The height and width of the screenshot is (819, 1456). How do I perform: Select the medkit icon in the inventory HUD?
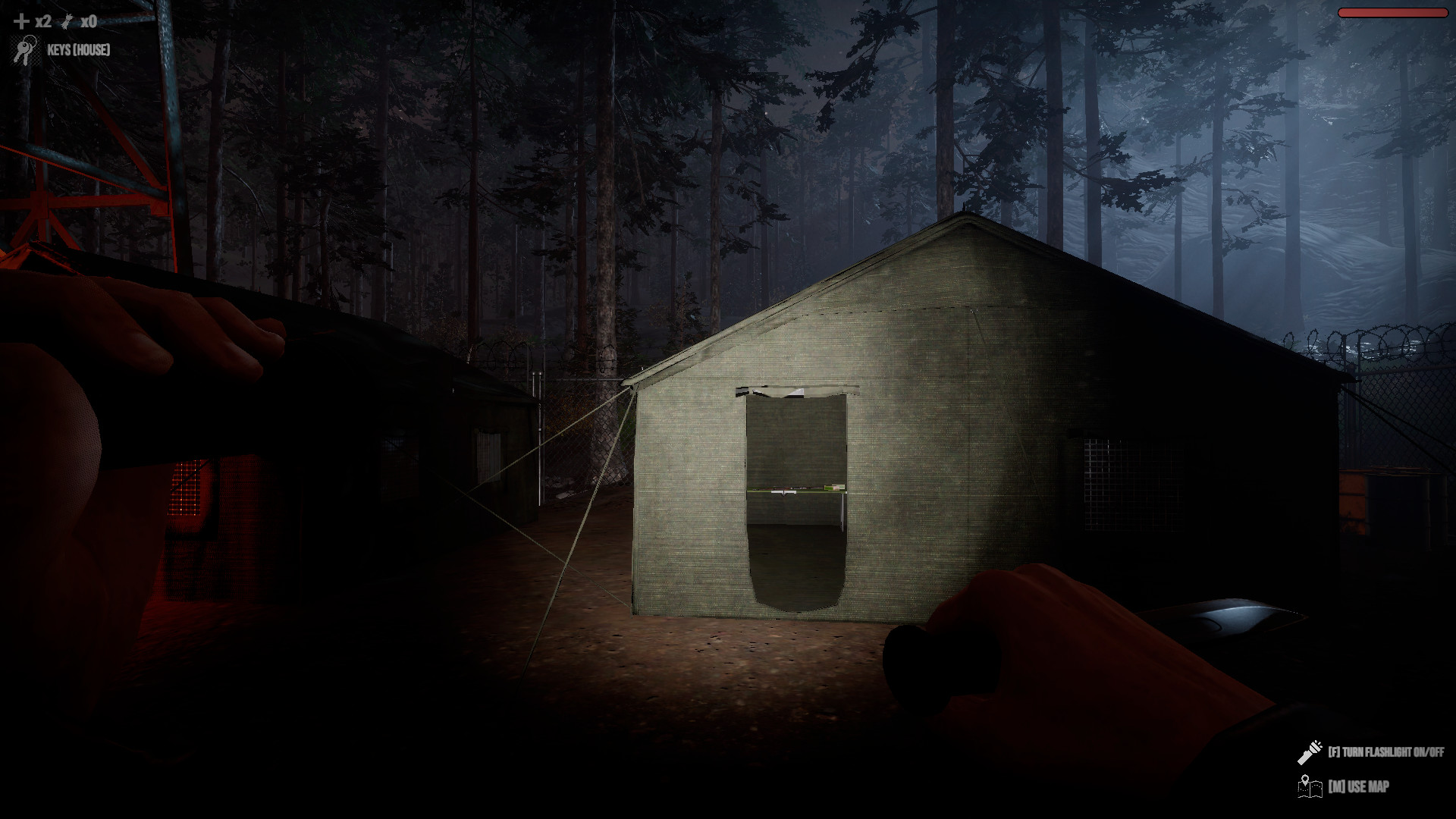tap(20, 21)
